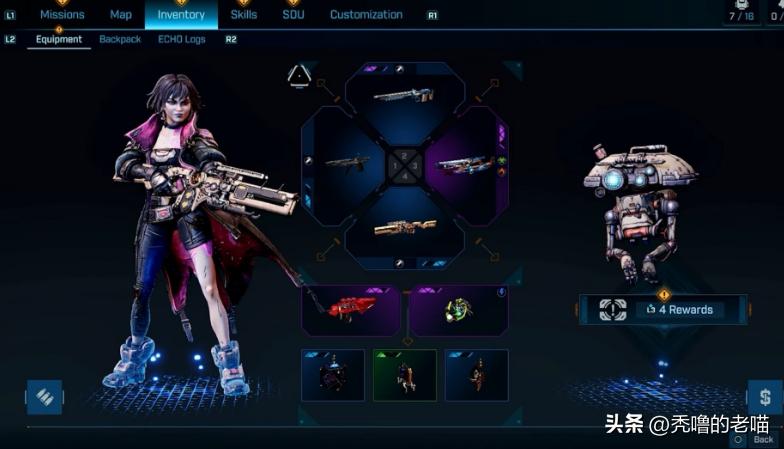
Task: Select the red launcher equipment slot
Action: pyautogui.click(x=351, y=309)
